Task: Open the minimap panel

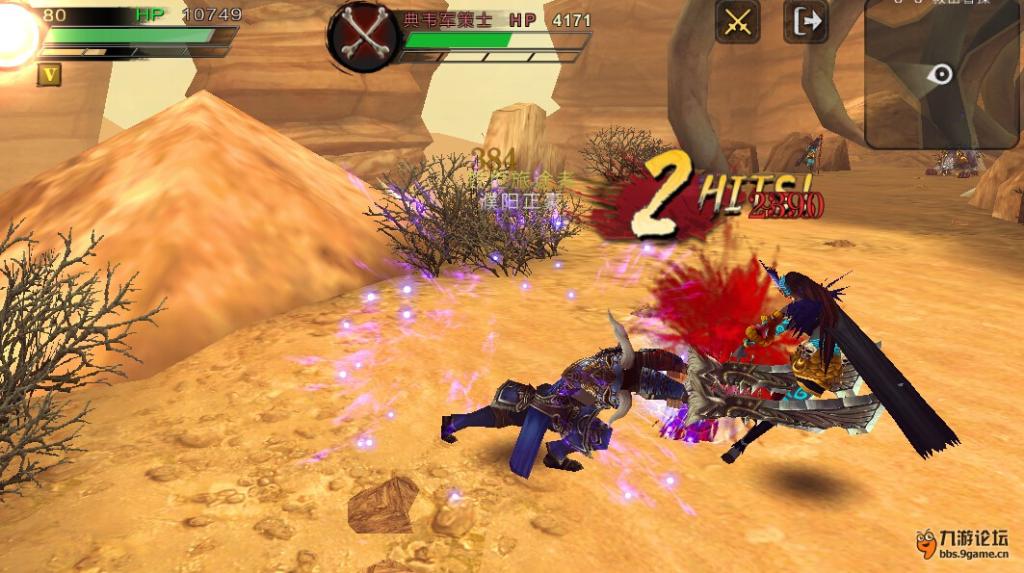Action: (943, 75)
